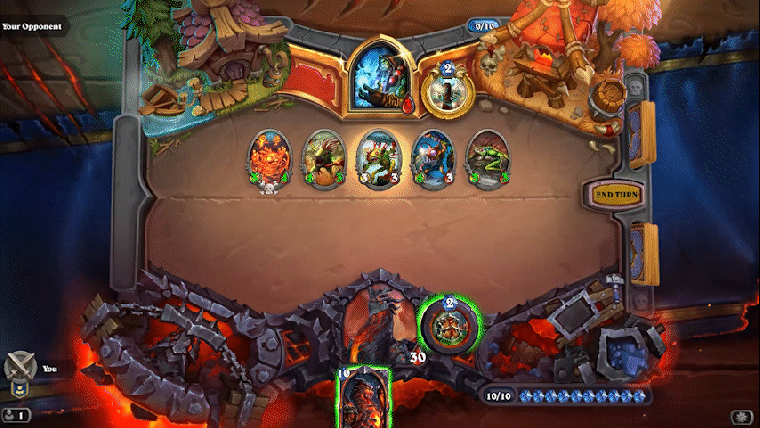The image size is (760, 428).
Task: Click the Your Opponent name banner
Action: 34,25
